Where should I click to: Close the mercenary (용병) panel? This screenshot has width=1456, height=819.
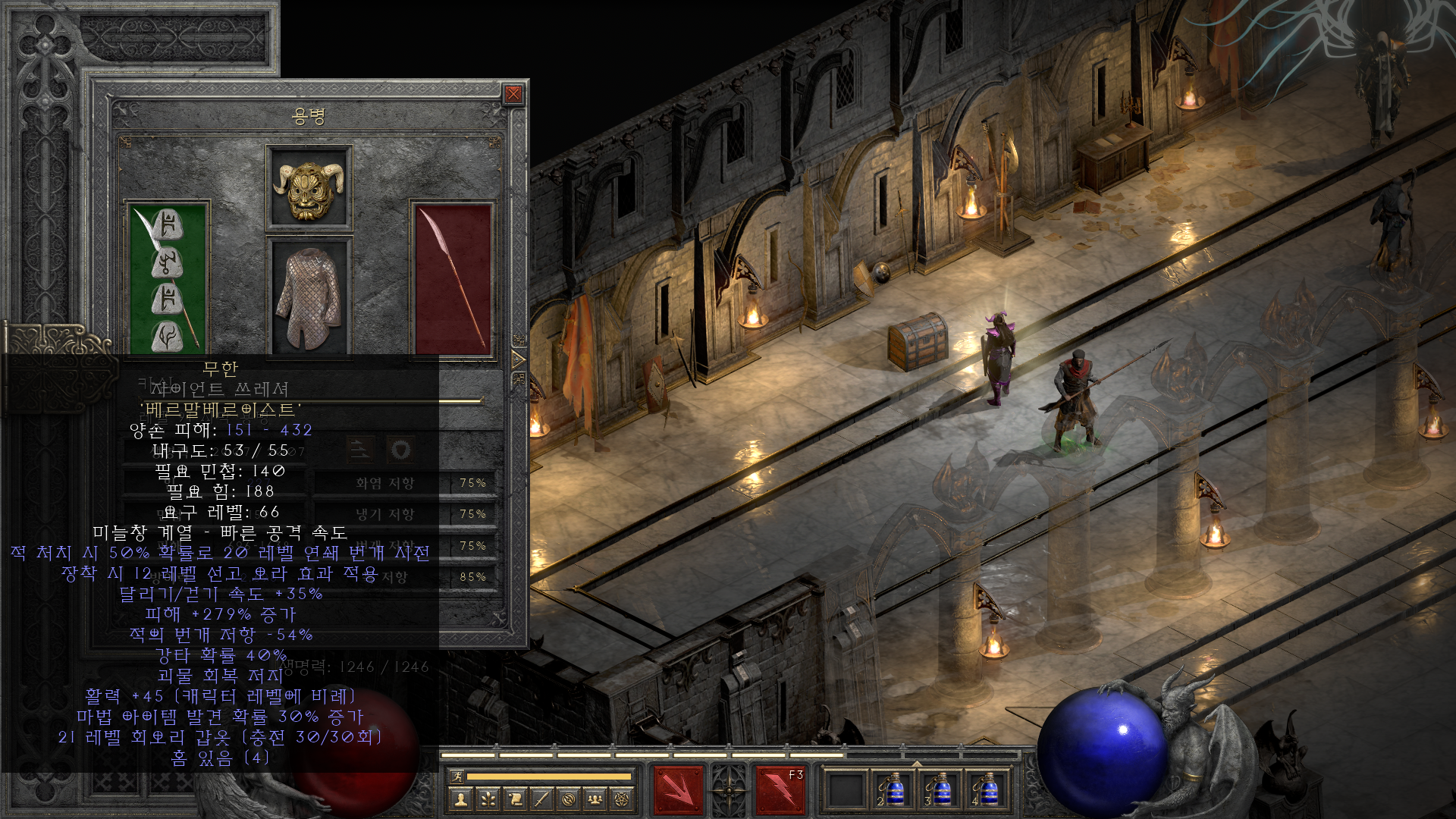pyautogui.click(x=513, y=94)
